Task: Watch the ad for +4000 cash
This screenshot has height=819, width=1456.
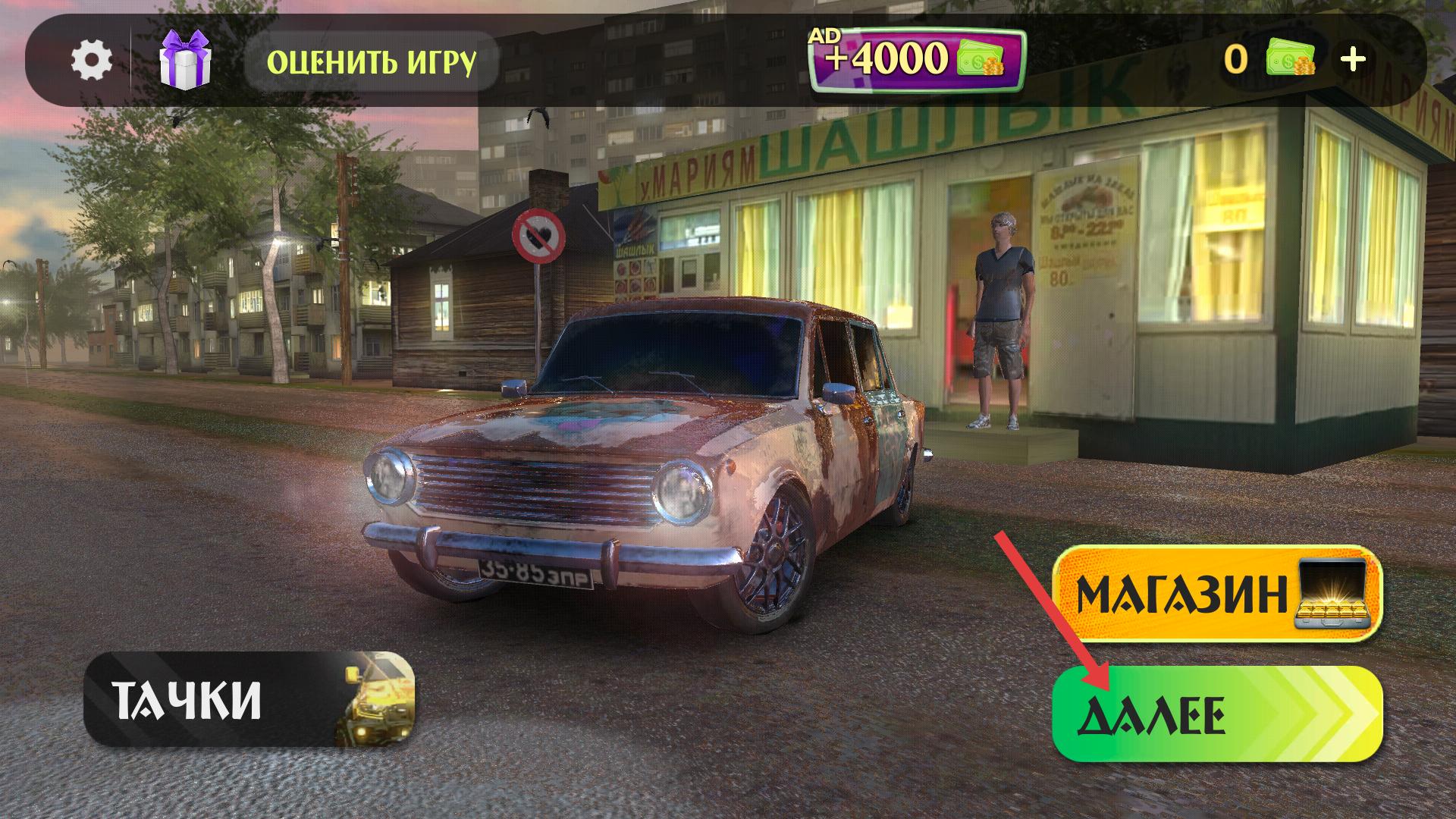Action: (917, 60)
